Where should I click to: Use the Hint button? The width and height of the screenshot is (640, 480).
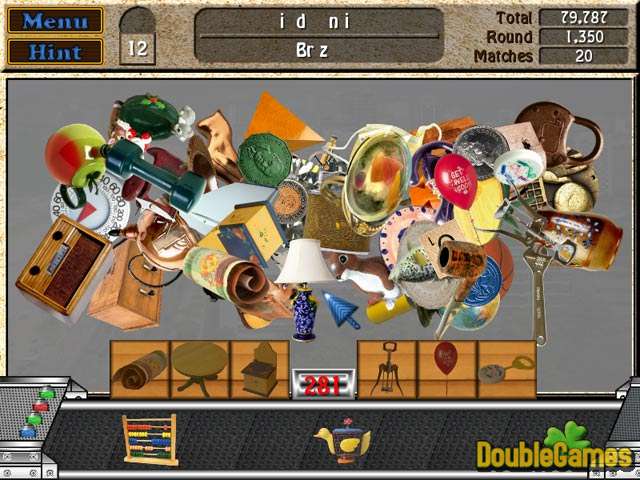tap(55, 50)
